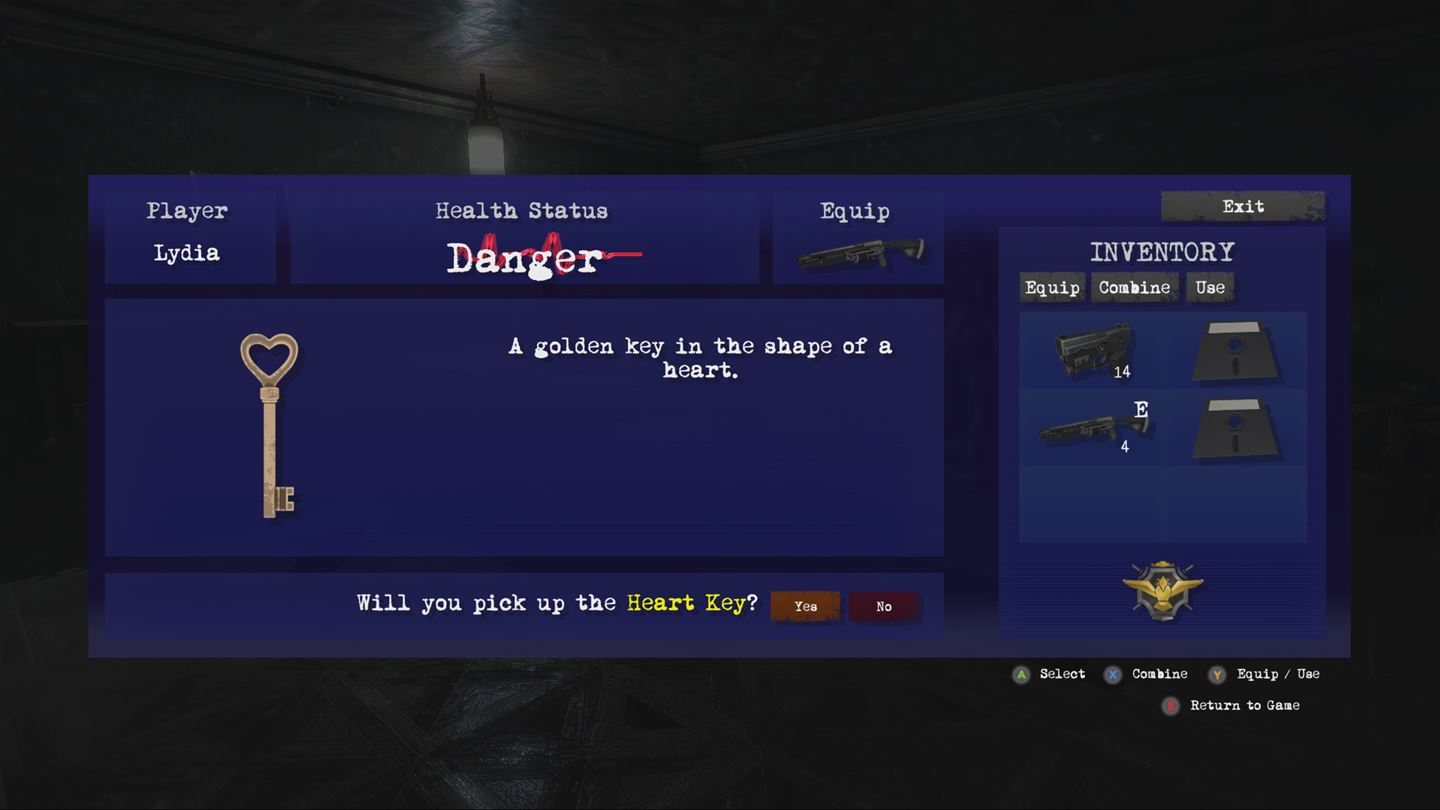Select the bottom floppy disk item
1440x810 pixels.
point(1237,430)
